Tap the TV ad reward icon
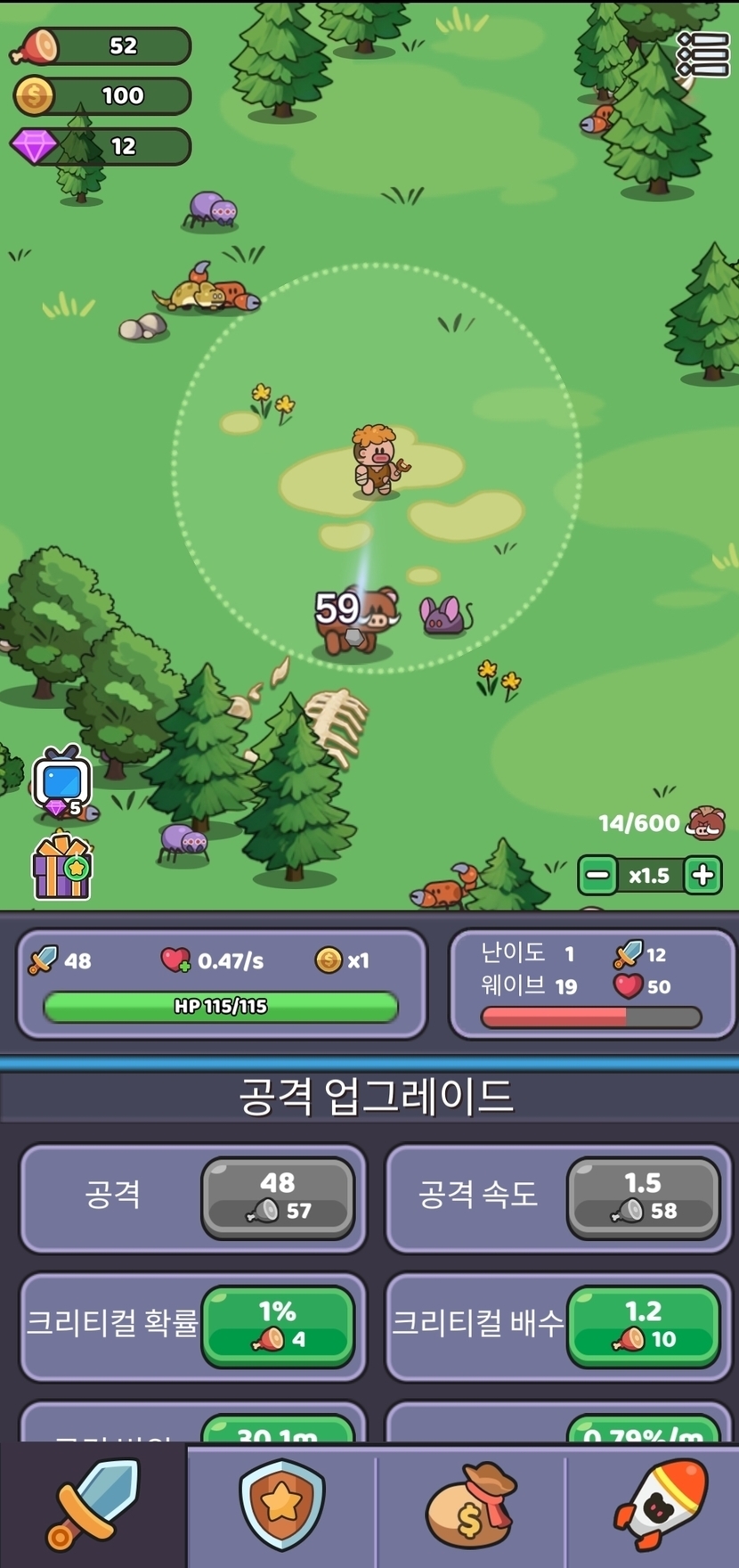 tap(61, 781)
